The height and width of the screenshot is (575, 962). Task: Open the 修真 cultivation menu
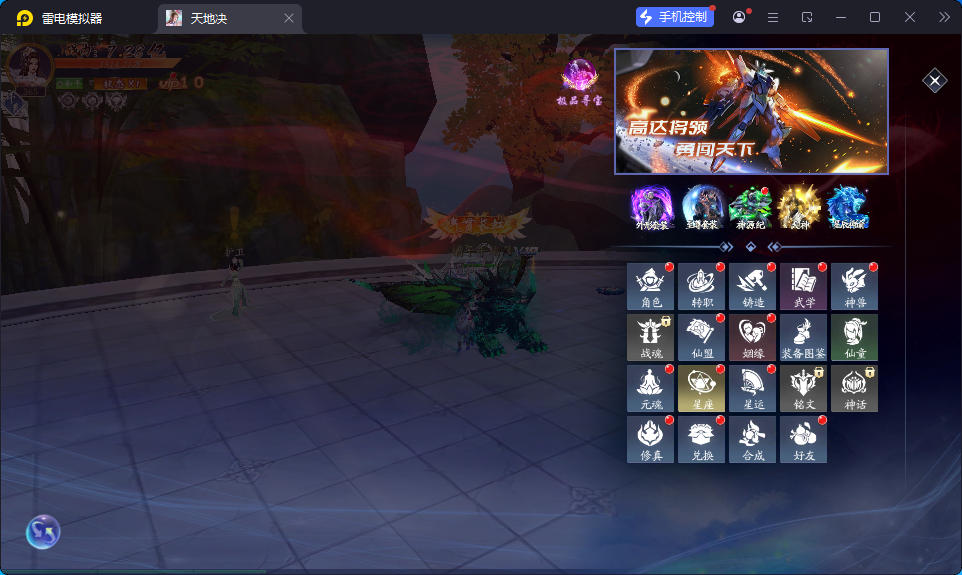click(x=651, y=439)
